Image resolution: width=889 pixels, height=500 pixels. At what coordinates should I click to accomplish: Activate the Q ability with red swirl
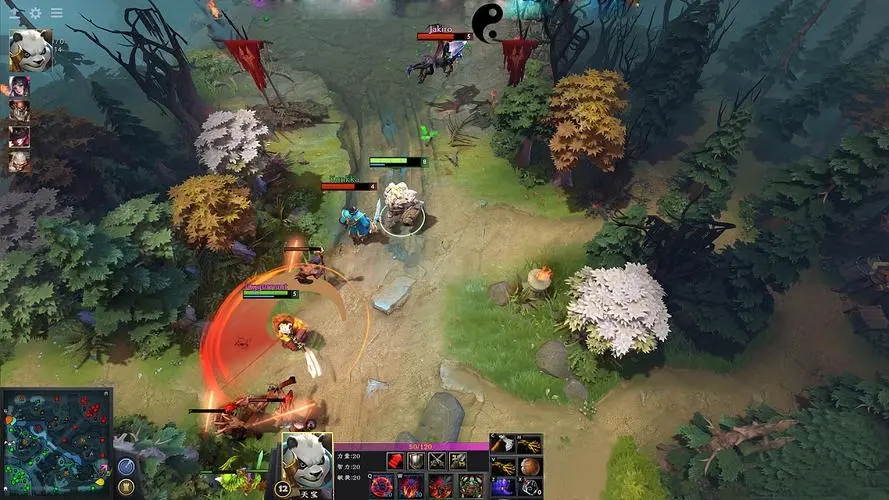[x=382, y=487]
